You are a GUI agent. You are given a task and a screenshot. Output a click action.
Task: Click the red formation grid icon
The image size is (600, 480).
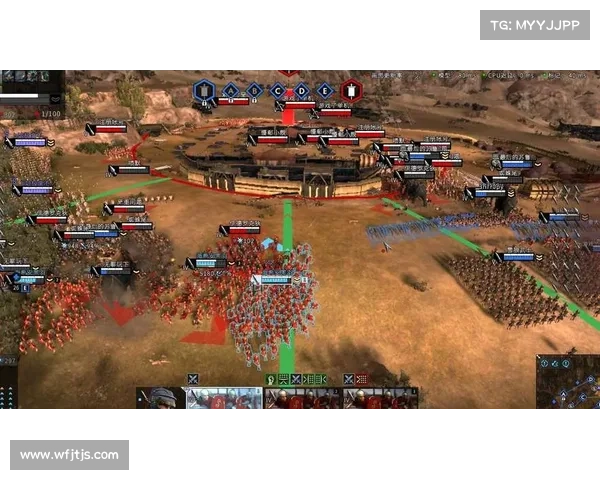360,379
